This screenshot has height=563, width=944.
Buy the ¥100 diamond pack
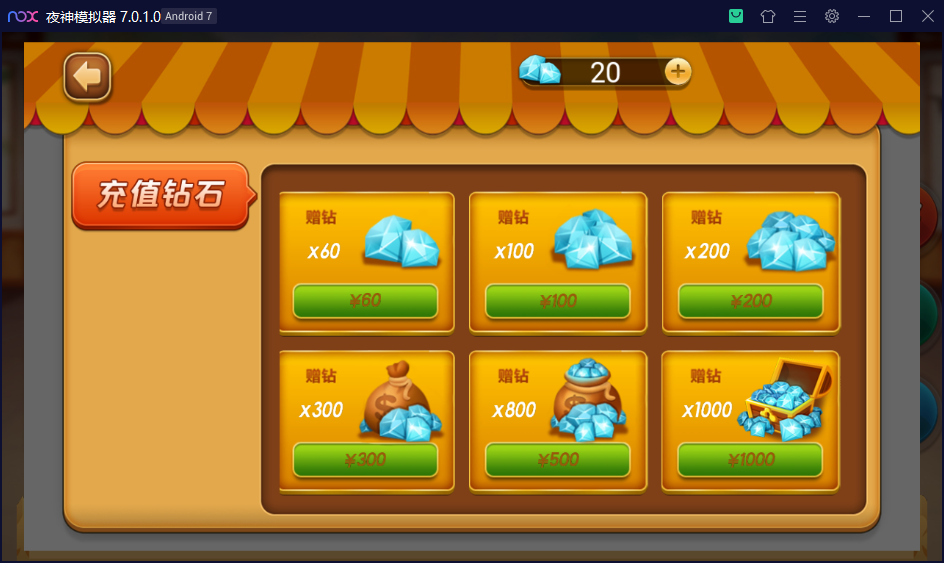click(x=558, y=301)
